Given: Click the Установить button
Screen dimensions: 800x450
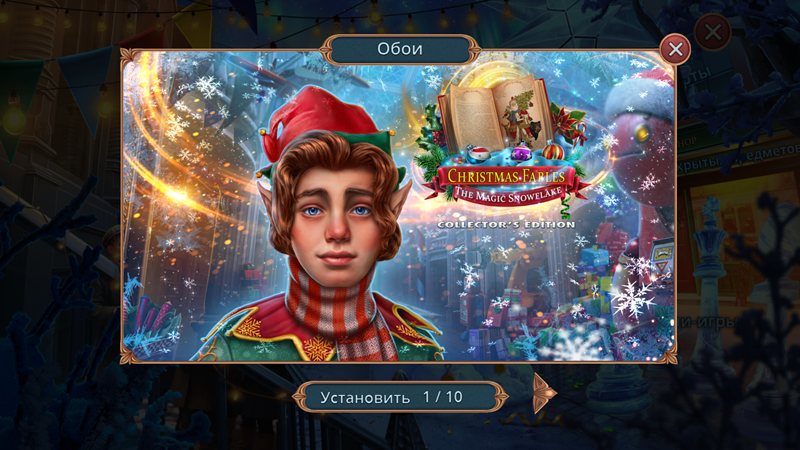Looking at the screenshot, I should click(366, 397).
